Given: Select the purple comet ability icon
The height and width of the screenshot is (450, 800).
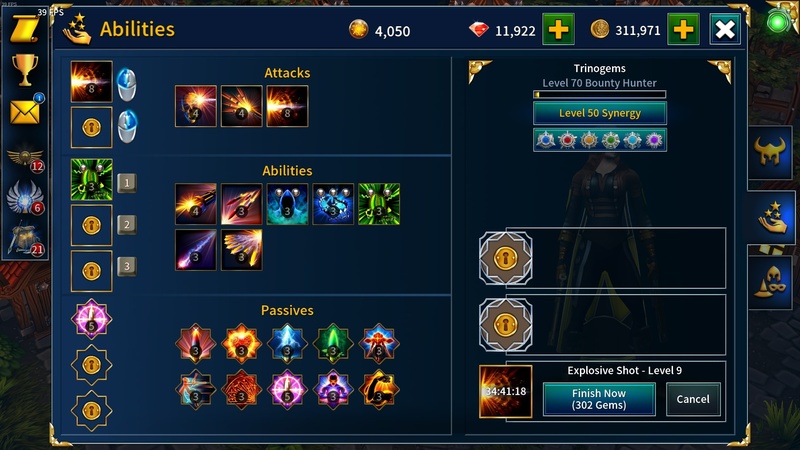Looking at the screenshot, I should (195, 250).
